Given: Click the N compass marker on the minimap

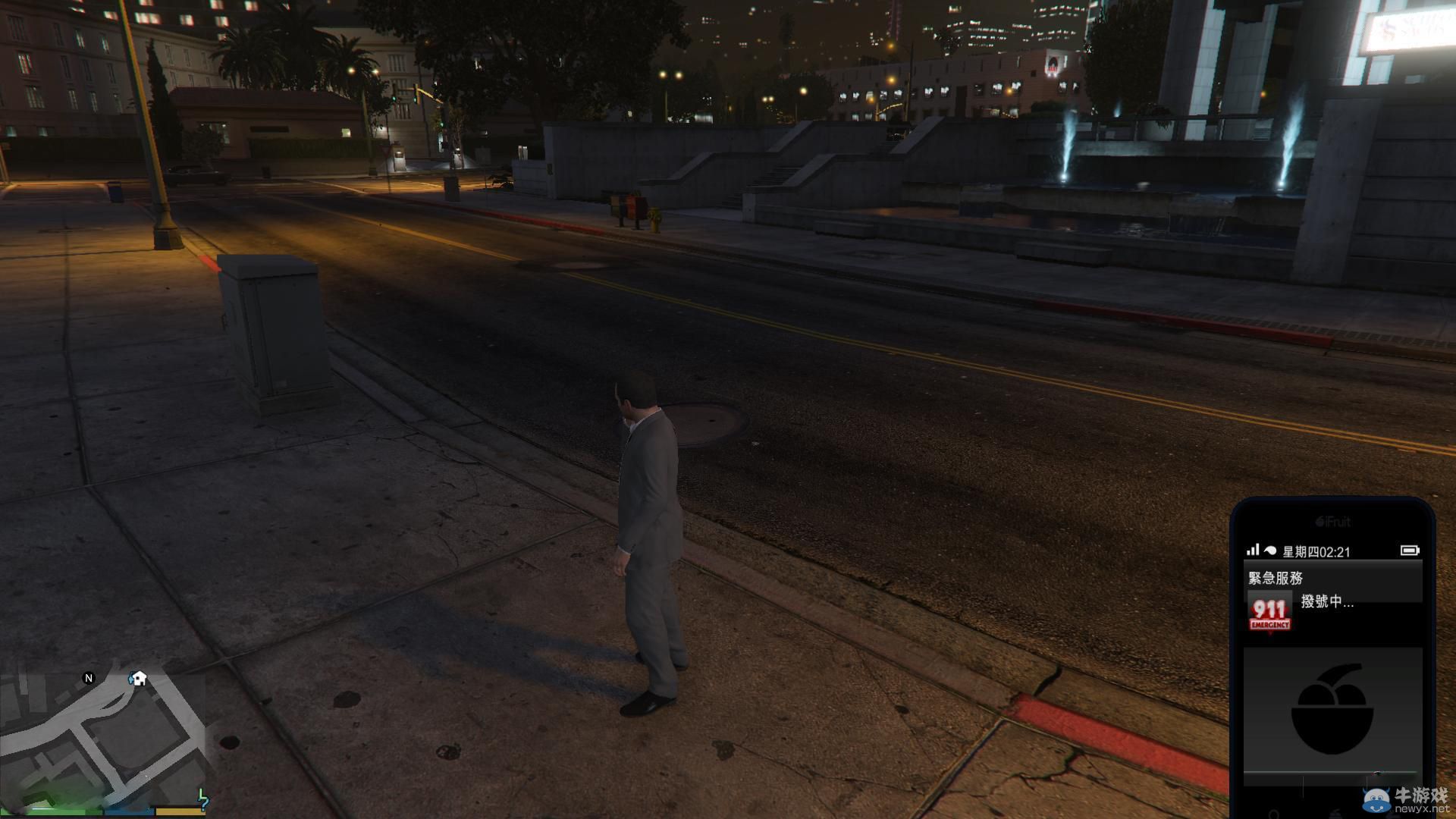Looking at the screenshot, I should point(89,679).
